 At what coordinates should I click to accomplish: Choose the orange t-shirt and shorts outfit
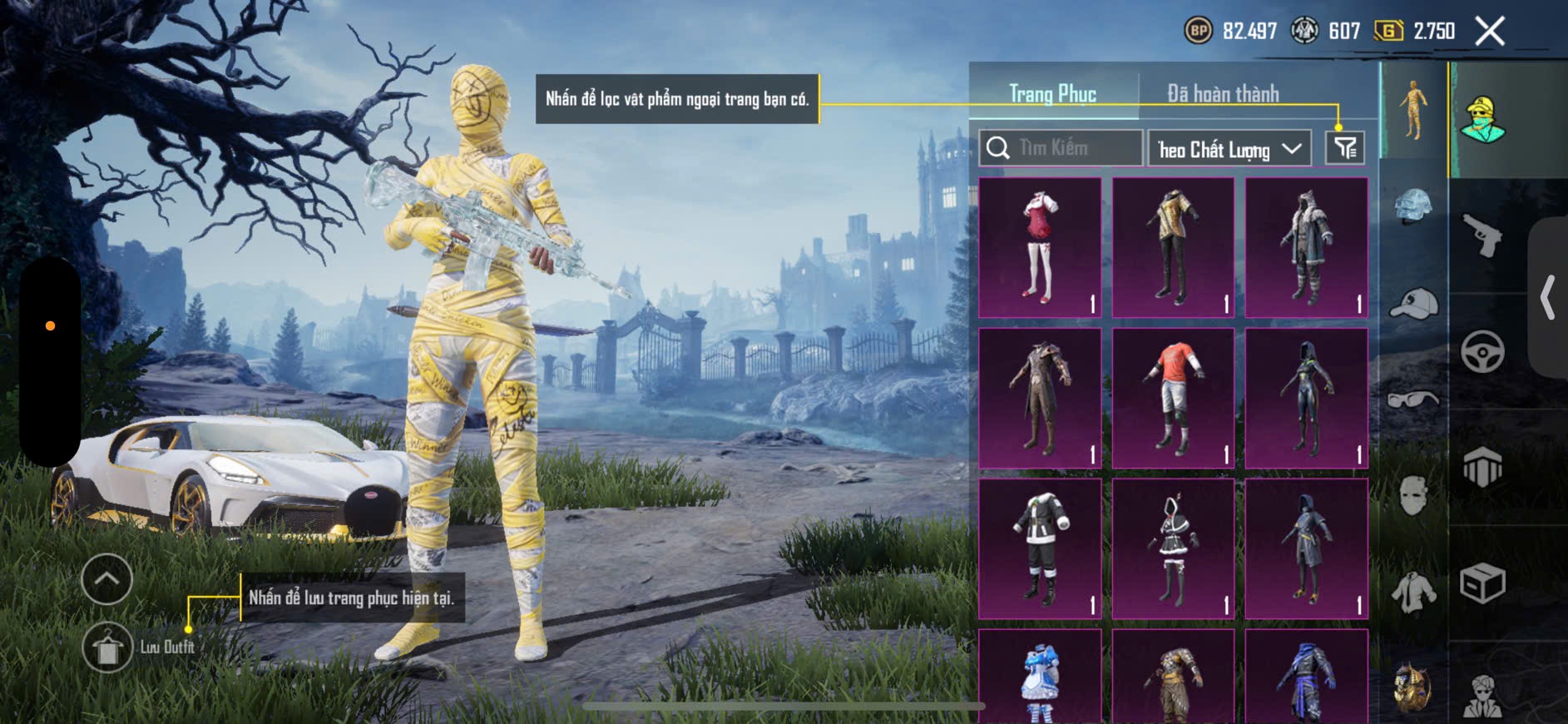coord(1173,398)
